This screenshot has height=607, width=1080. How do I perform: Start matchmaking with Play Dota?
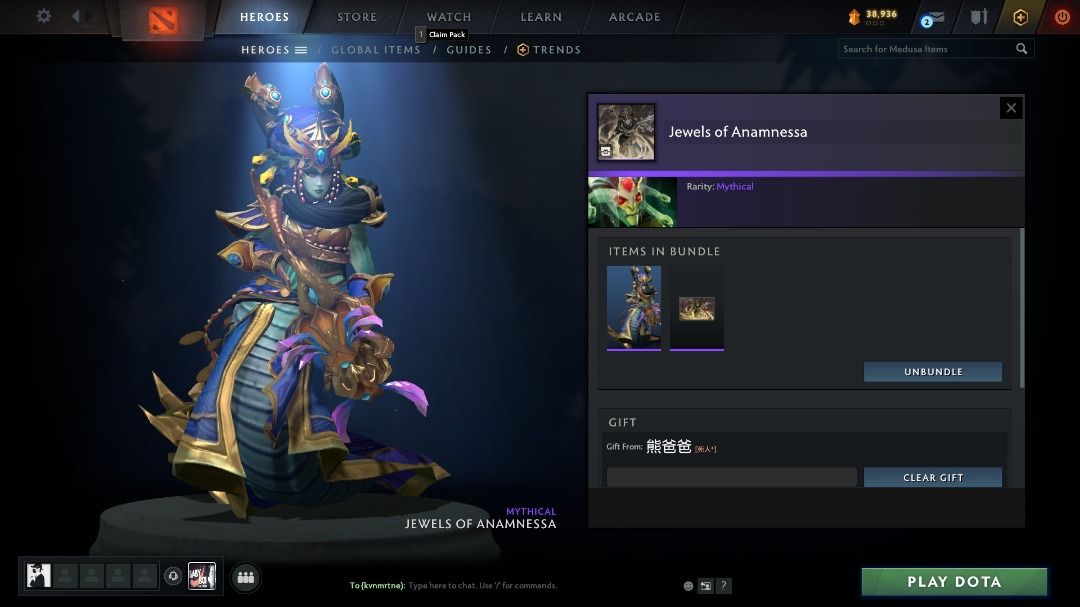coord(954,582)
